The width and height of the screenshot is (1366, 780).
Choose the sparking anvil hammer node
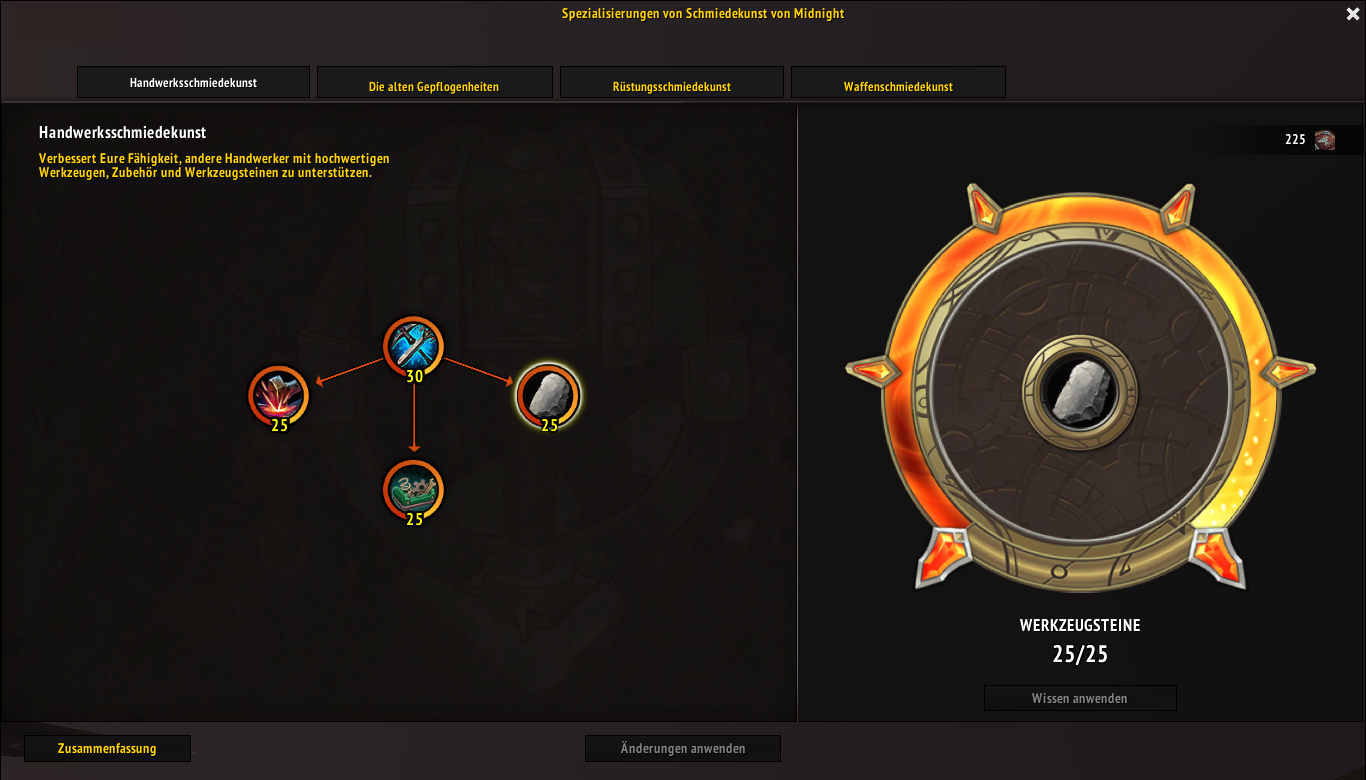pos(279,394)
